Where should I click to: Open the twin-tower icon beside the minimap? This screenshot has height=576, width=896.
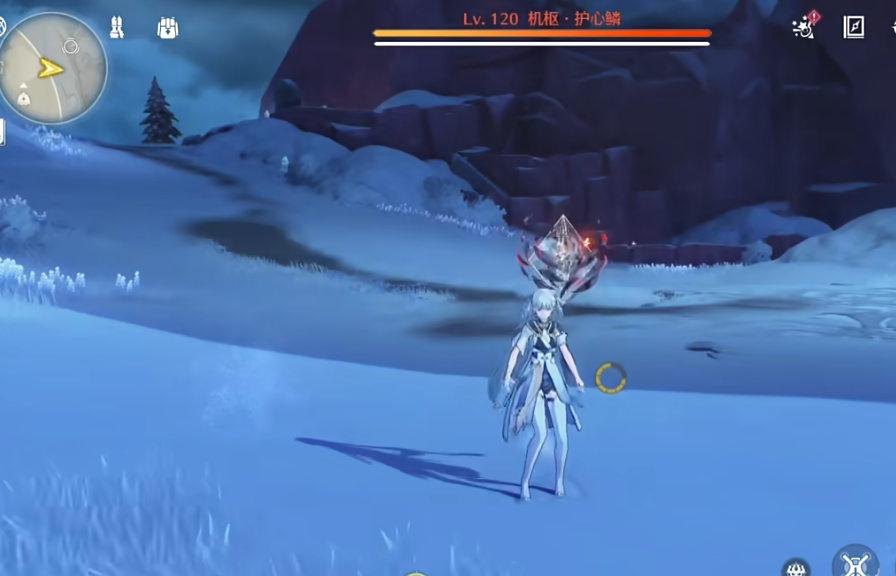click(x=117, y=28)
